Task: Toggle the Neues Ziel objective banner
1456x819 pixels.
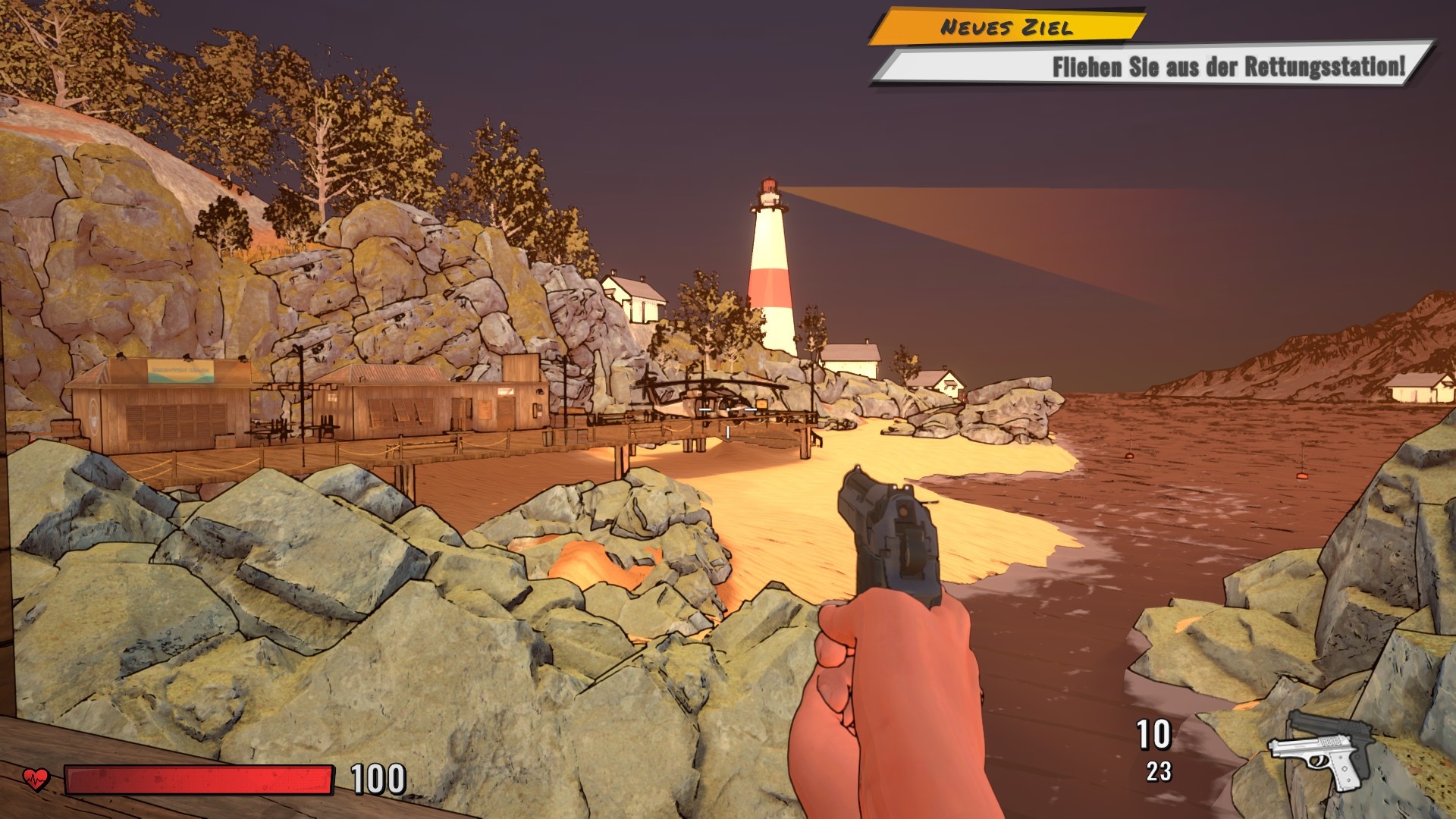Action: [x=1009, y=27]
